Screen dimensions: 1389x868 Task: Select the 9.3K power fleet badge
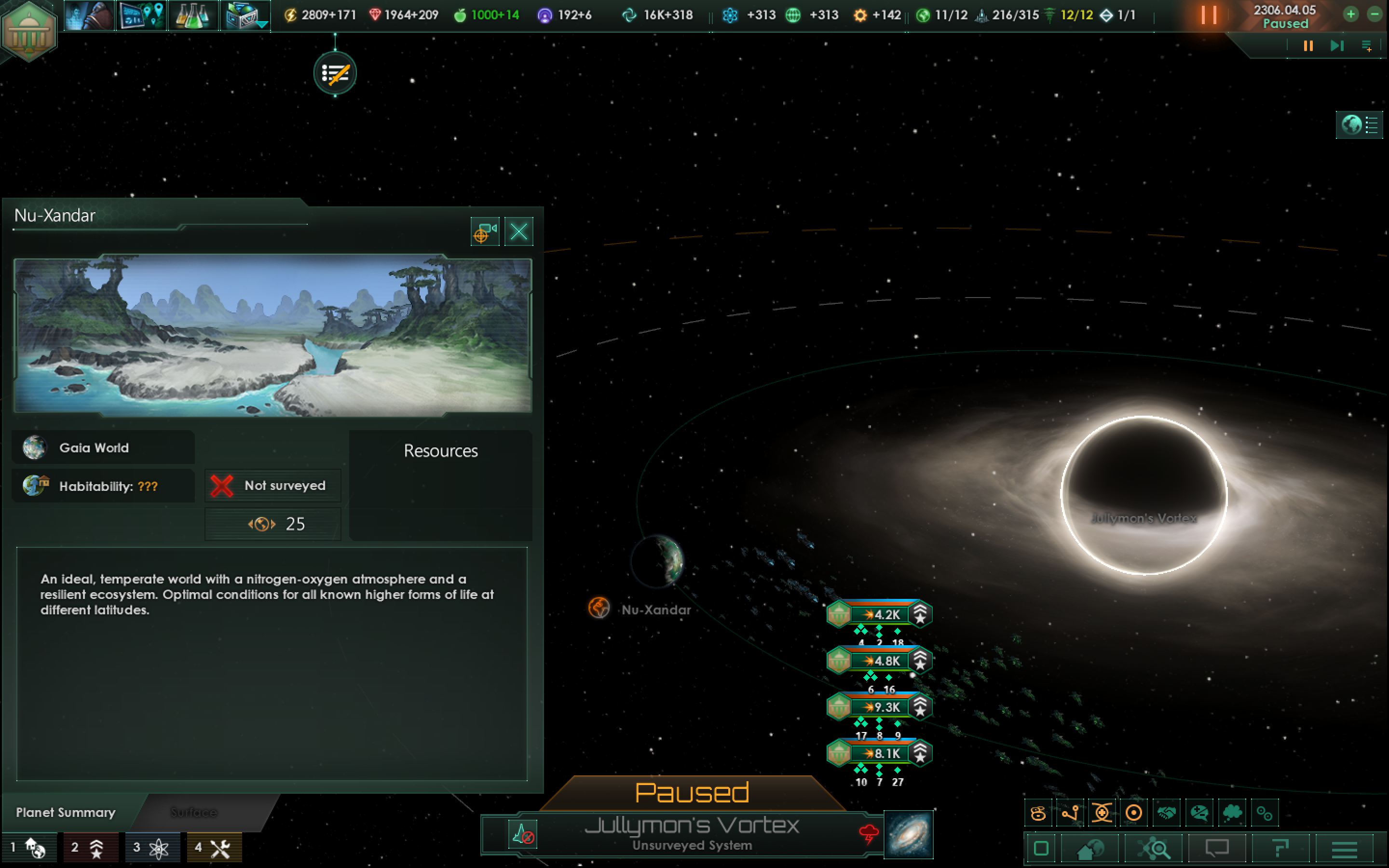879,707
